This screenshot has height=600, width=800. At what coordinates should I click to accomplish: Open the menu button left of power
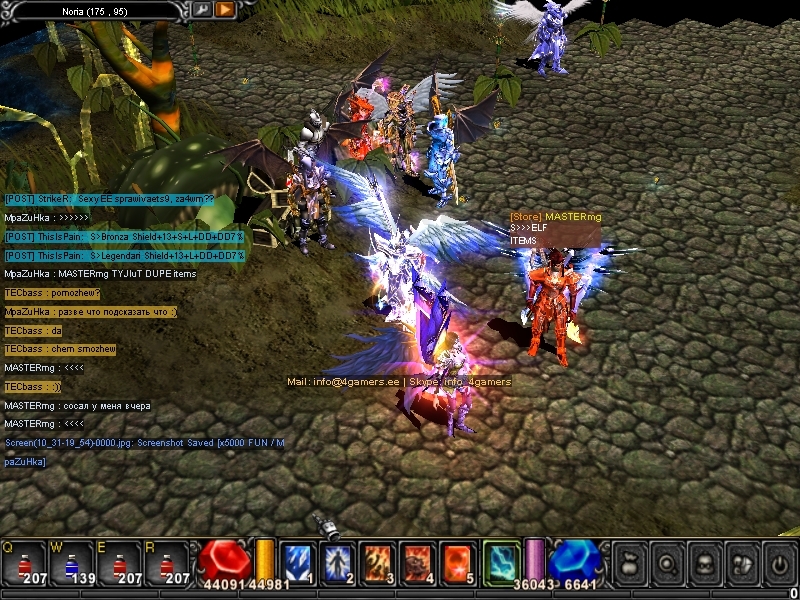coord(740,563)
